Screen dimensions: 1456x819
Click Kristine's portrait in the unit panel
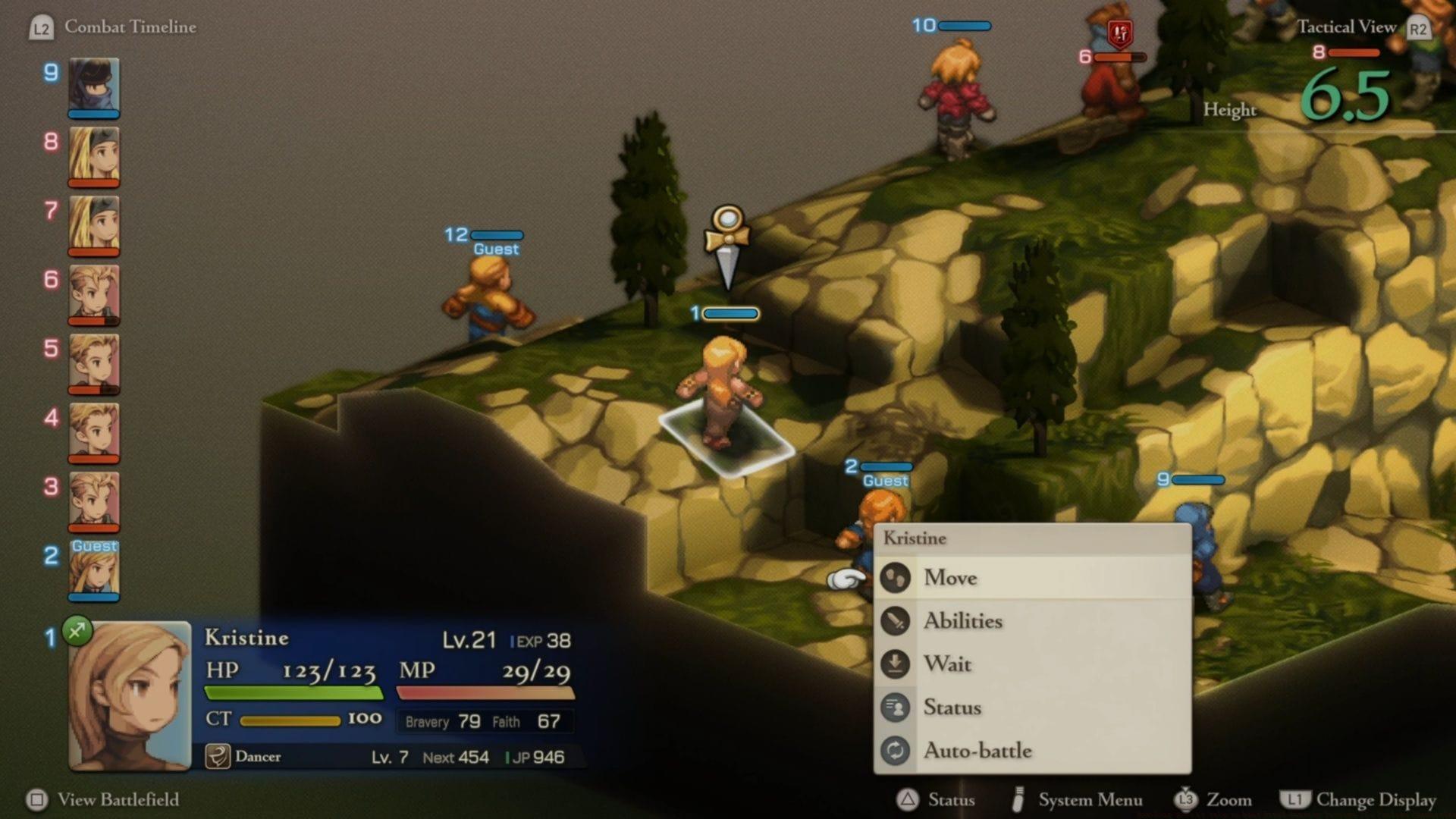130,695
